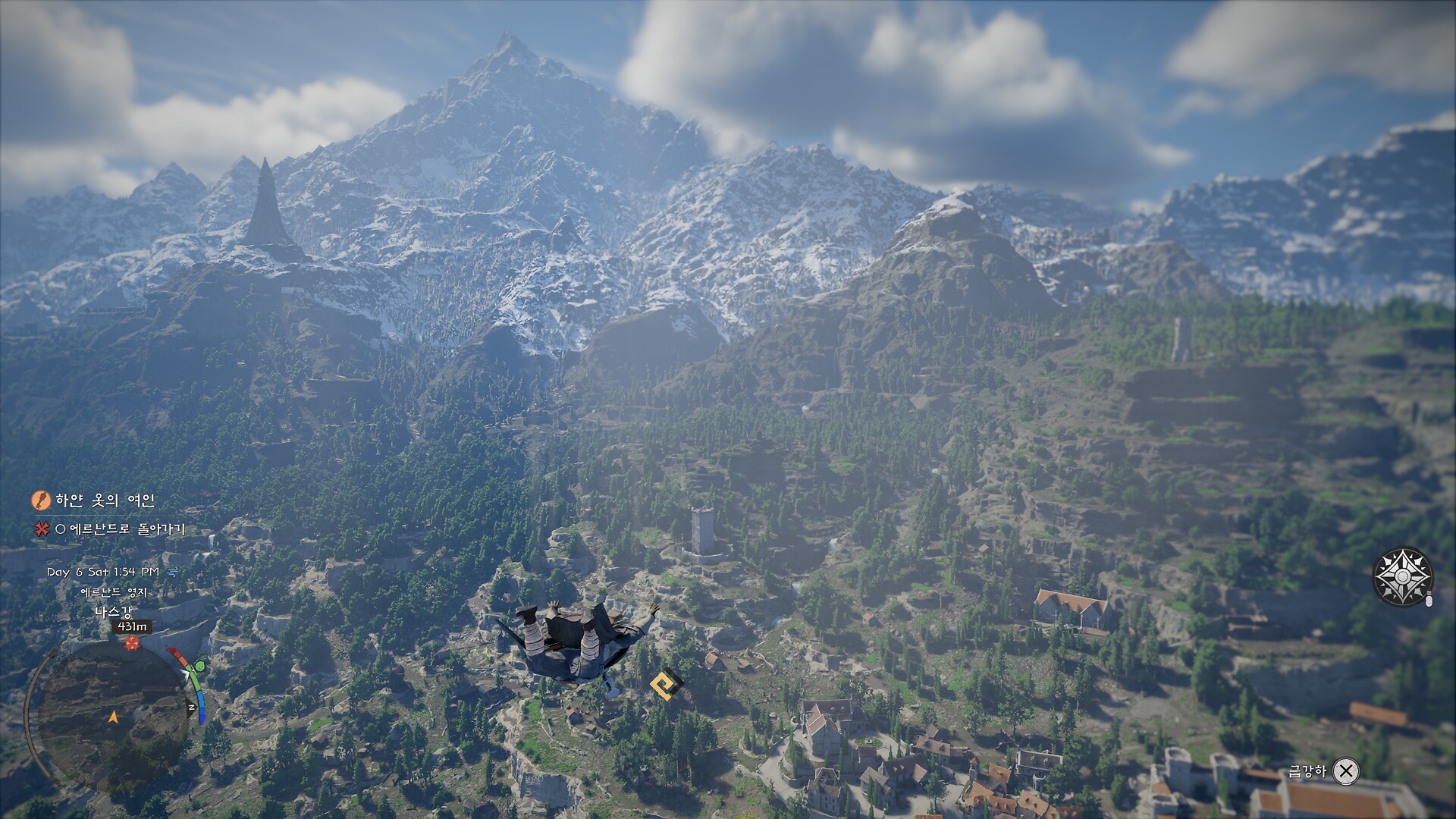
Task: Open the circular minimap
Action: pyautogui.click(x=111, y=716)
